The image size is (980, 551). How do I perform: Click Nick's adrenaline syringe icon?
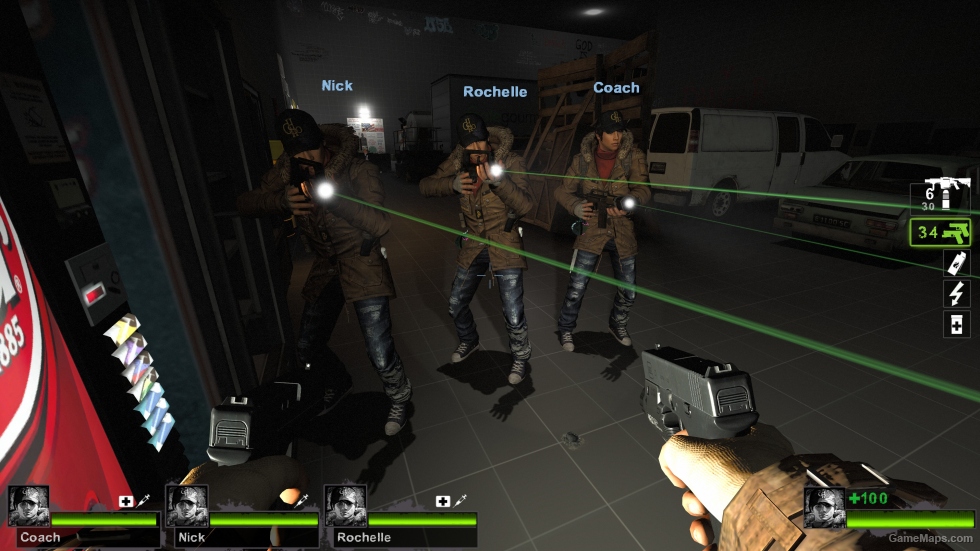(x=301, y=501)
